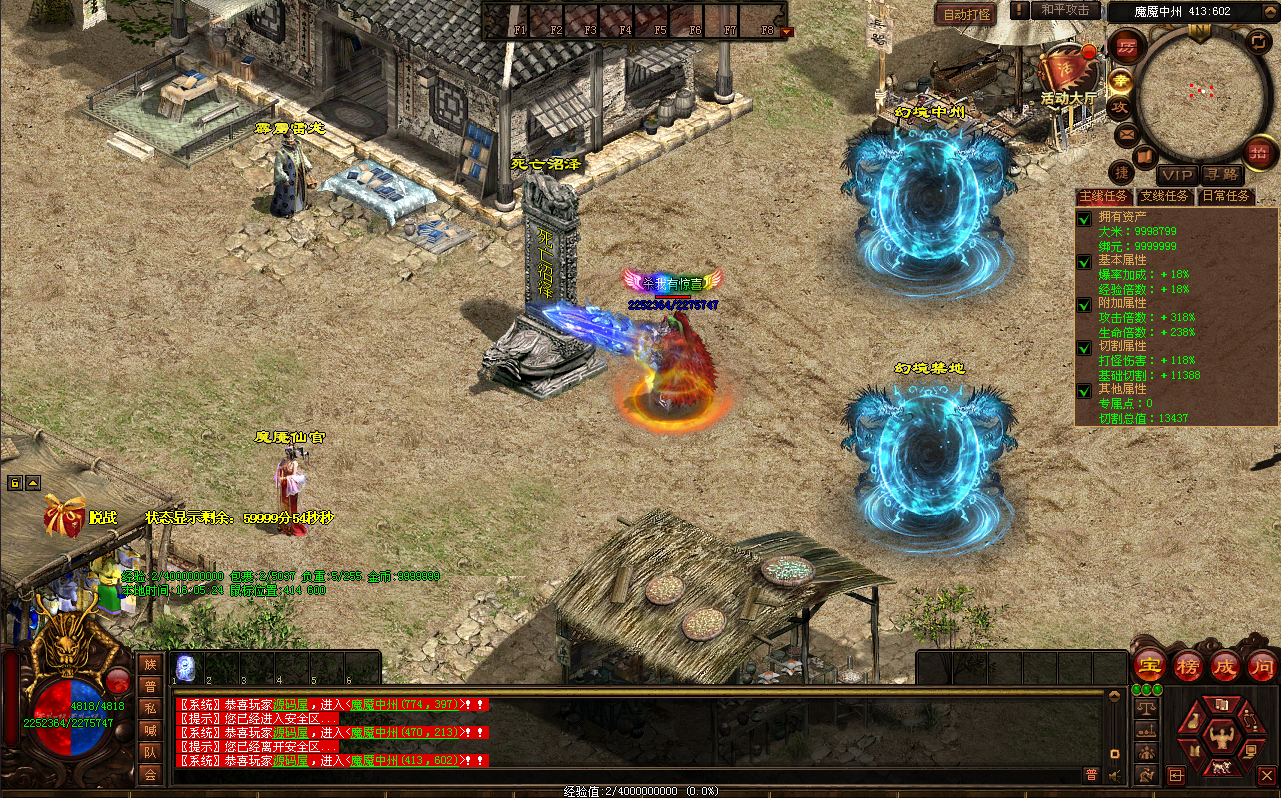
Task: Activate the 寻路 pathfinding button
Action: pyautogui.click(x=1220, y=175)
